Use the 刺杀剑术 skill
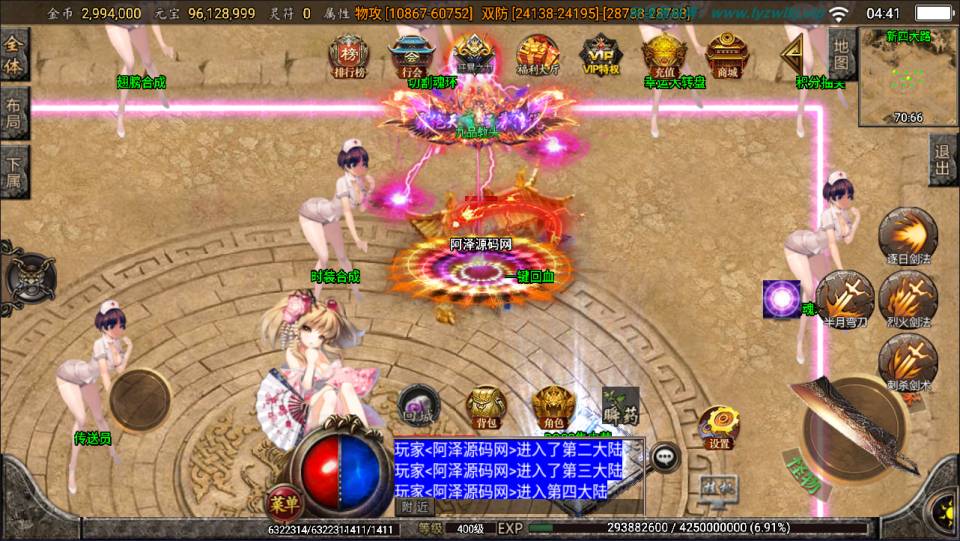The height and width of the screenshot is (541, 960). pos(907,360)
